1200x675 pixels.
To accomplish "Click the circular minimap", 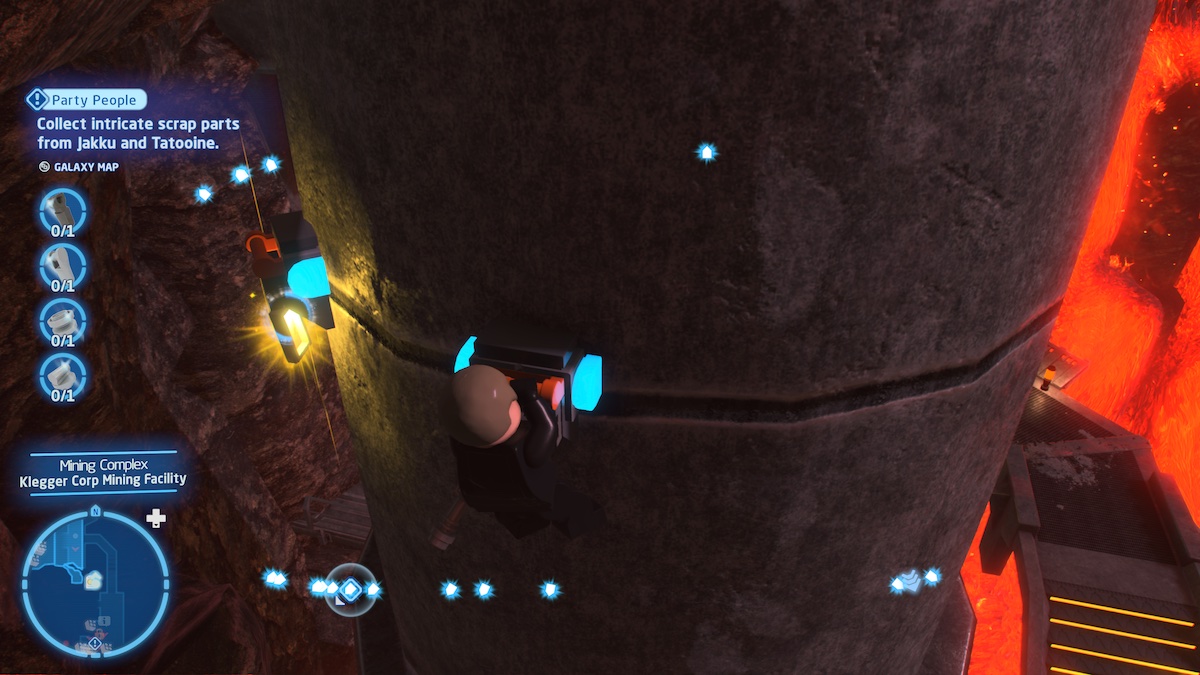I will (95, 582).
